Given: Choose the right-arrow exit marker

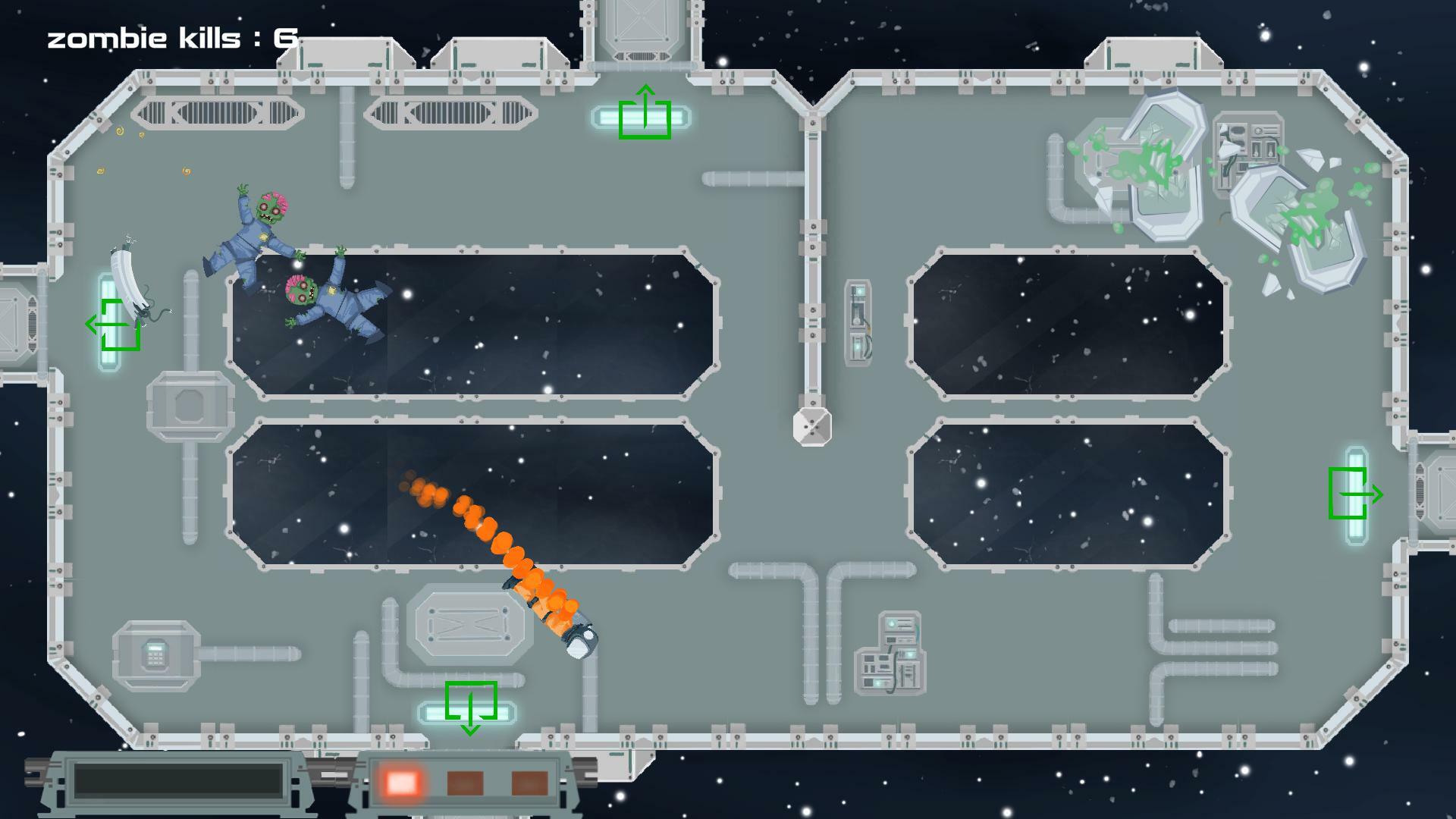Looking at the screenshot, I should pyautogui.click(x=1354, y=494).
